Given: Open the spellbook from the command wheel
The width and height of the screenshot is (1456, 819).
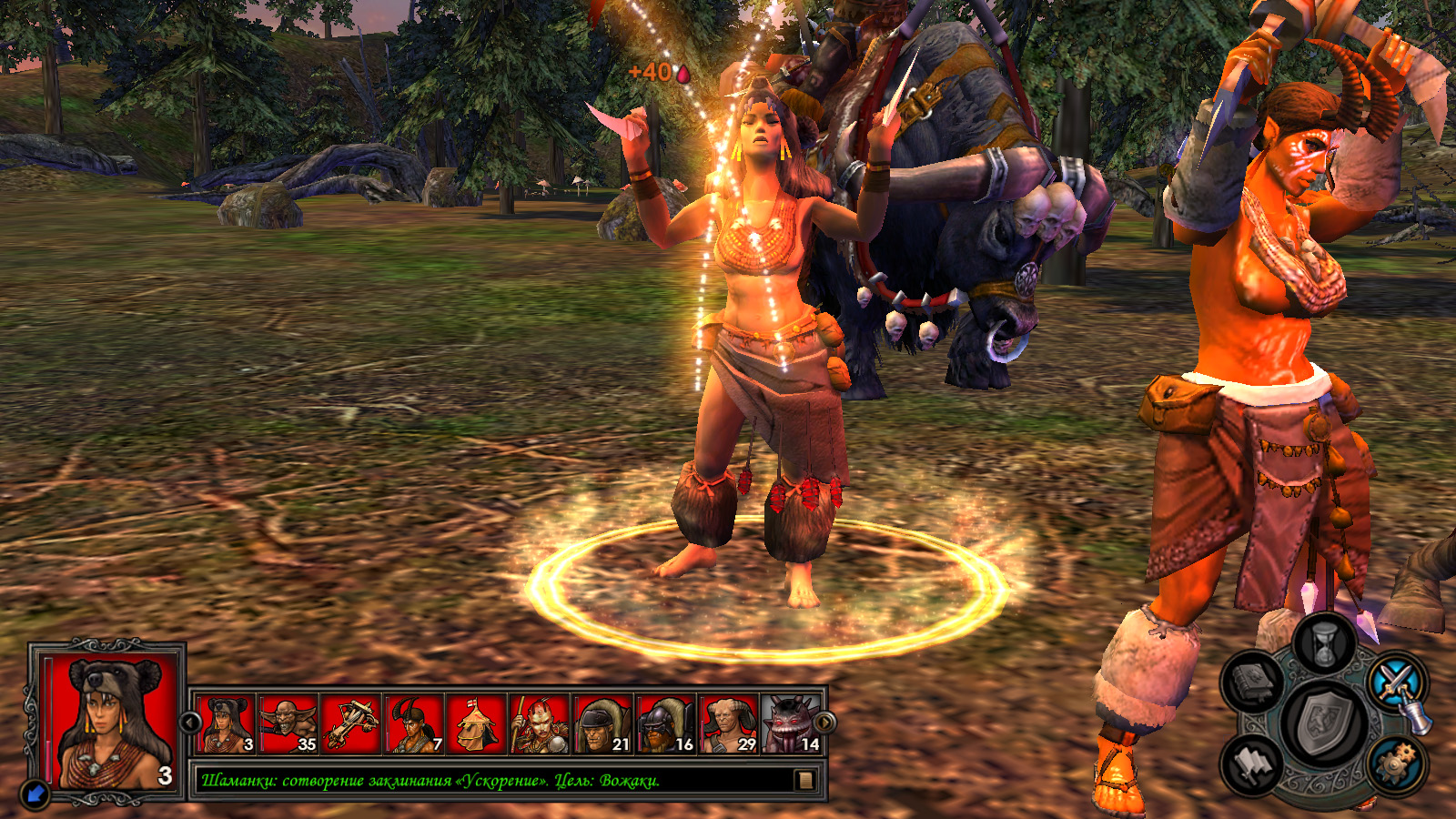Looking at the screenshot, I should pyautogui.click(x=1254, y=681).
